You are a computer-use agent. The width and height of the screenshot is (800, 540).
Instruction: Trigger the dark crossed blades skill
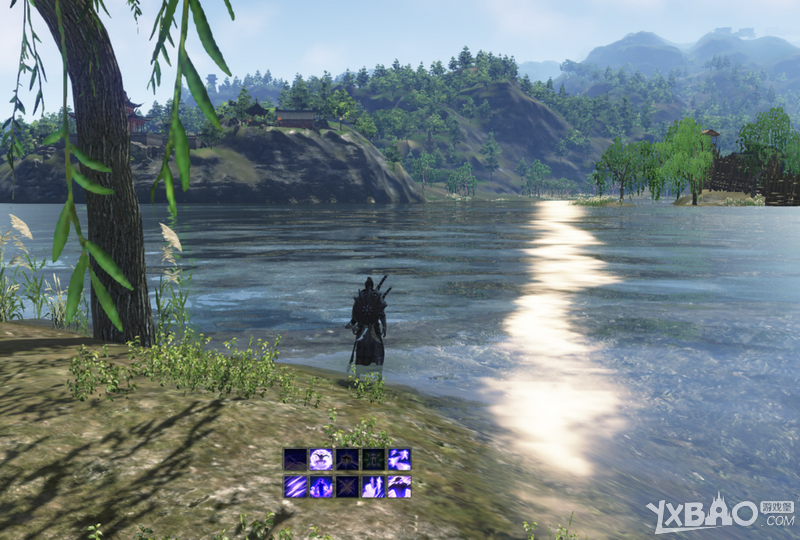(347, 486)
